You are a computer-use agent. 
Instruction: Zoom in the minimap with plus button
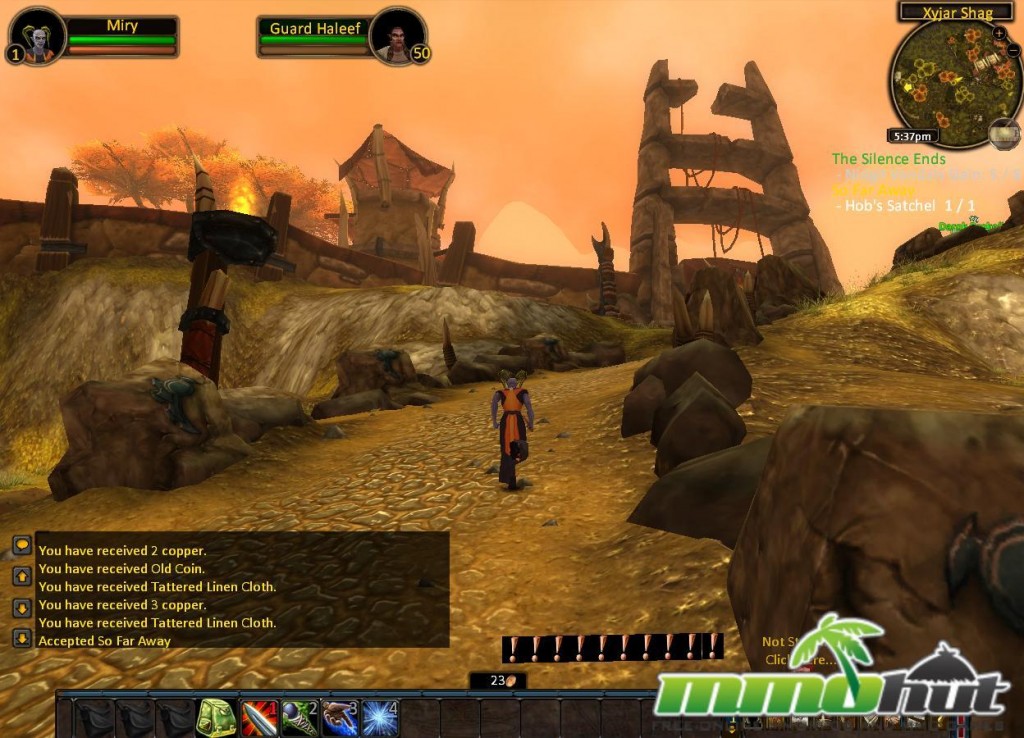point(1000,33)
